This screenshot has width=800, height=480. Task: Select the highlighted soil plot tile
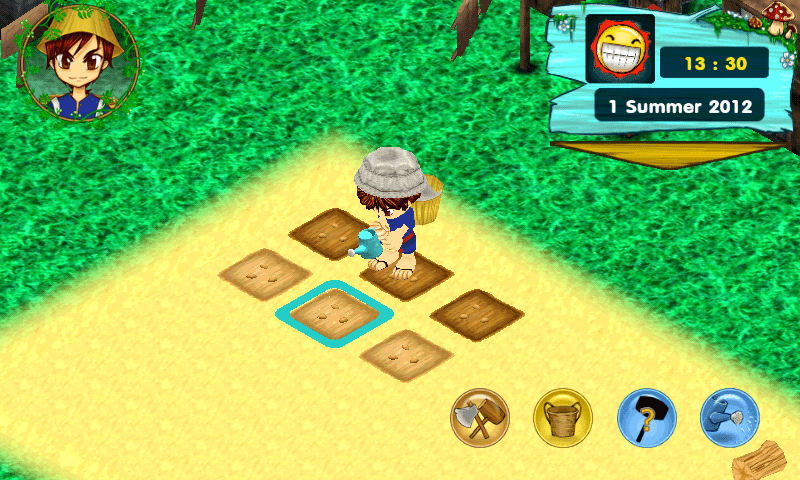pyautogui.click(x=333, y=314)
